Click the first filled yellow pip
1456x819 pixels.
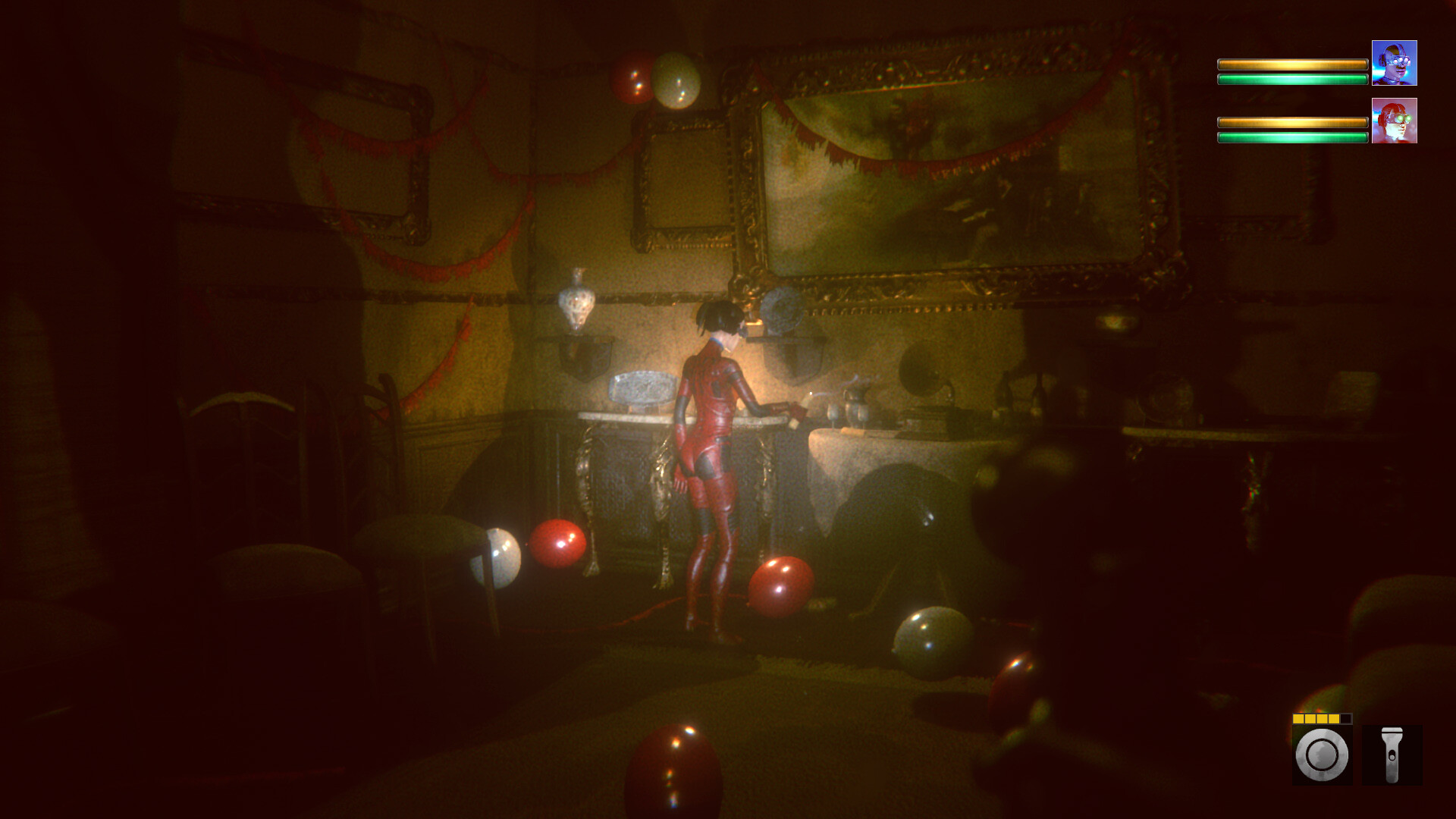(1298, 719)
